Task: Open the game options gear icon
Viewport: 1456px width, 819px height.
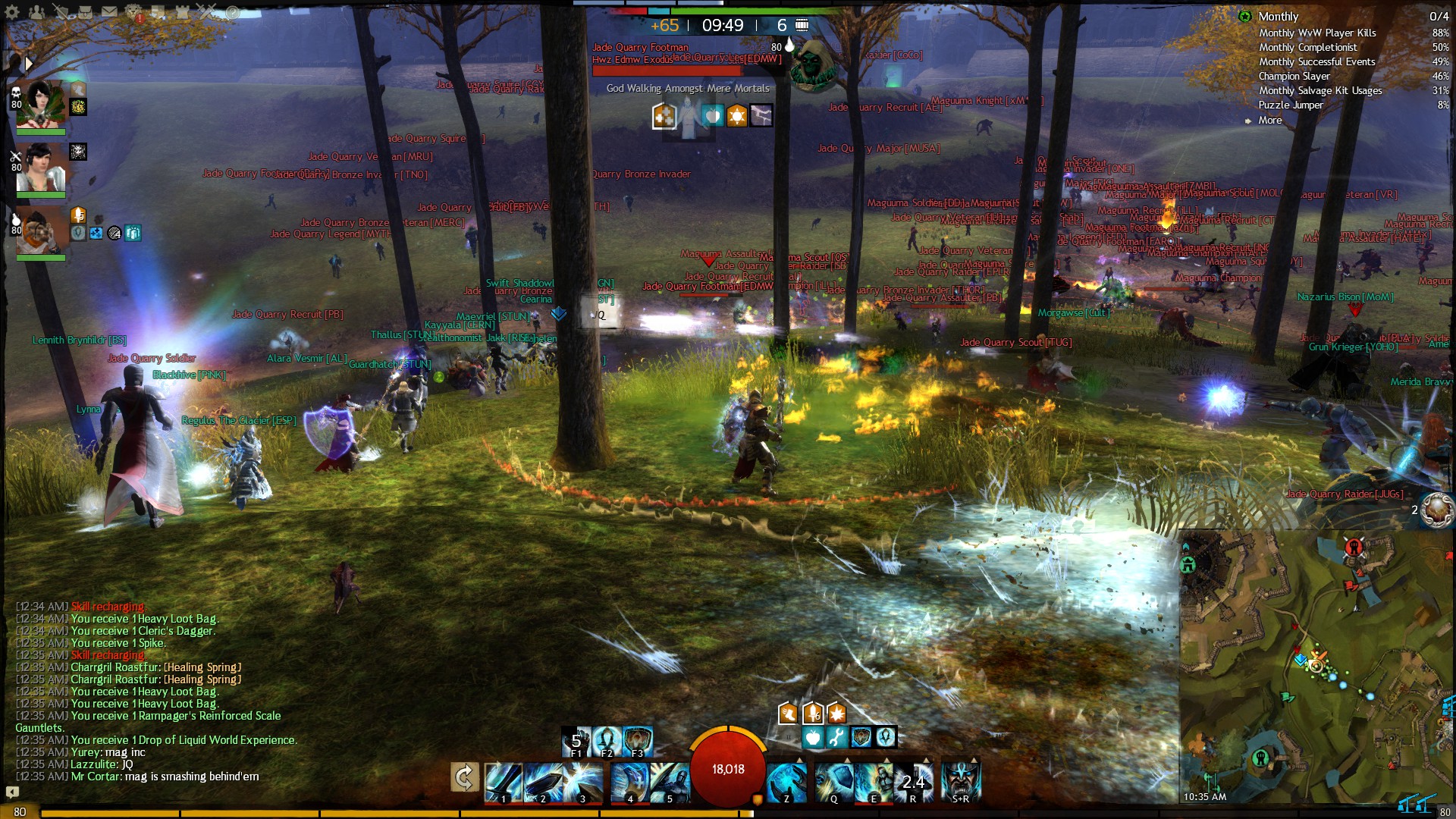Action: (x=11, y=11)
